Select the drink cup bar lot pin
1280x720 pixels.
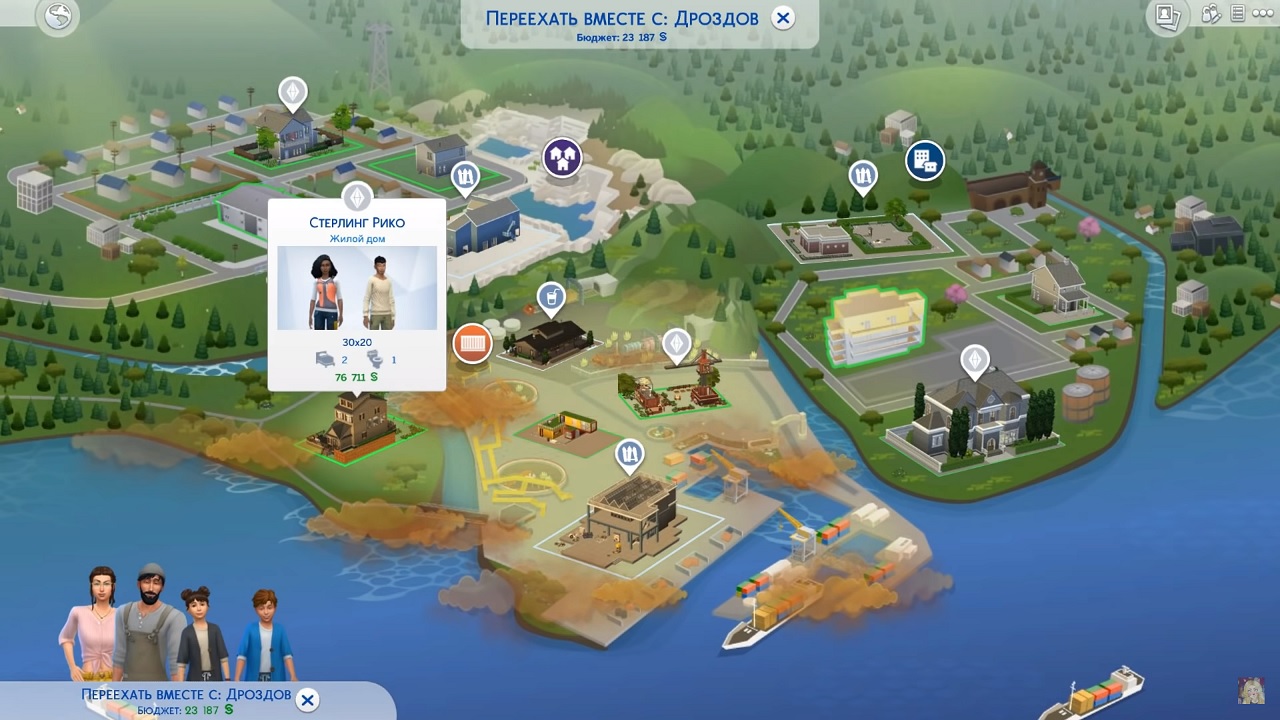[x=549, y=297]
